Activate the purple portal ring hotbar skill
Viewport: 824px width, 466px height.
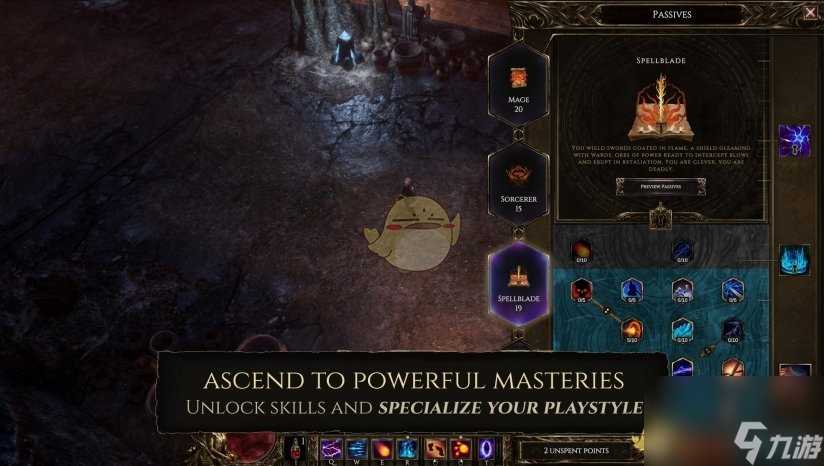[487, 448]
